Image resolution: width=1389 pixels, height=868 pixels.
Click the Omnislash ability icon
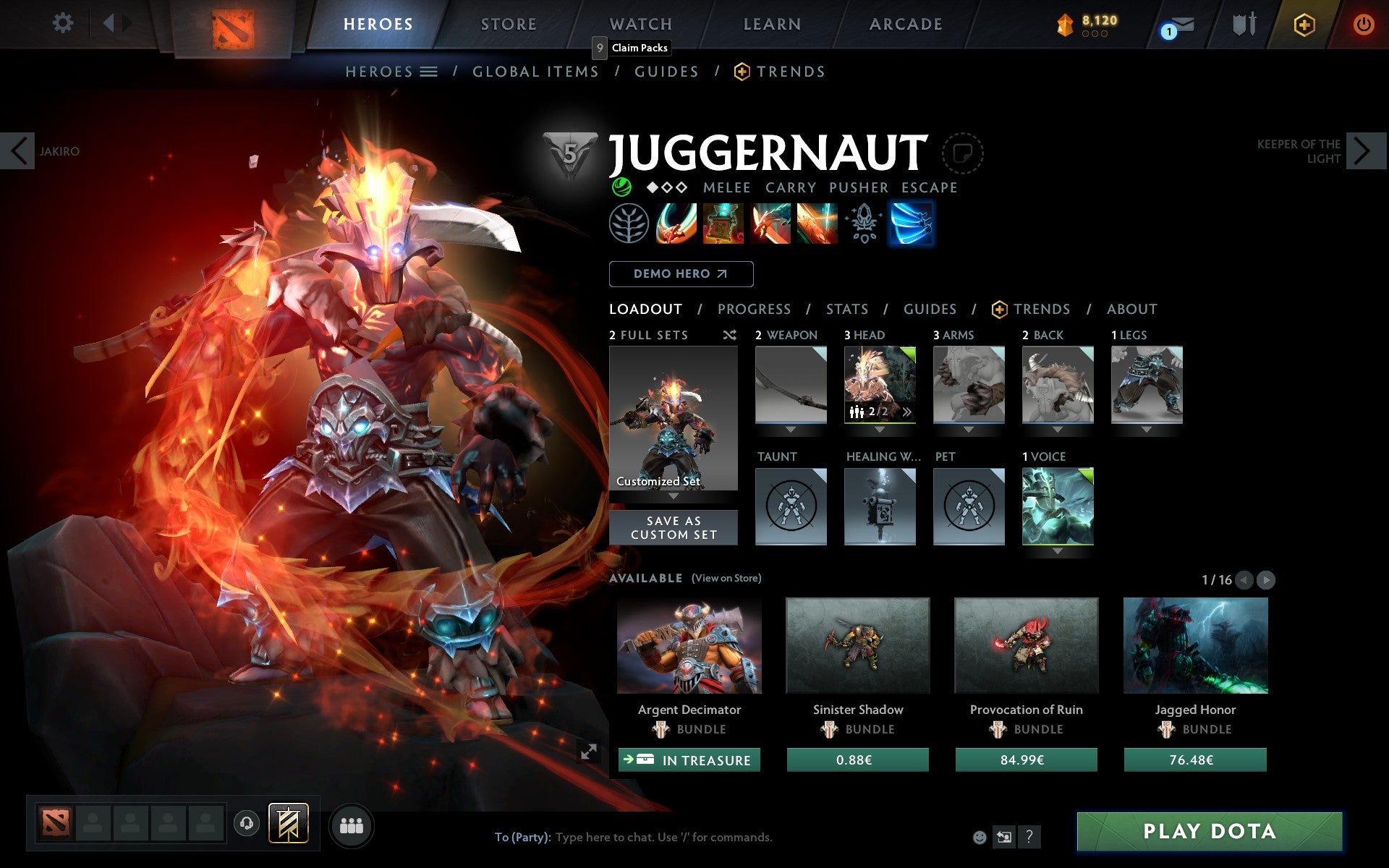tap(817, 224)
